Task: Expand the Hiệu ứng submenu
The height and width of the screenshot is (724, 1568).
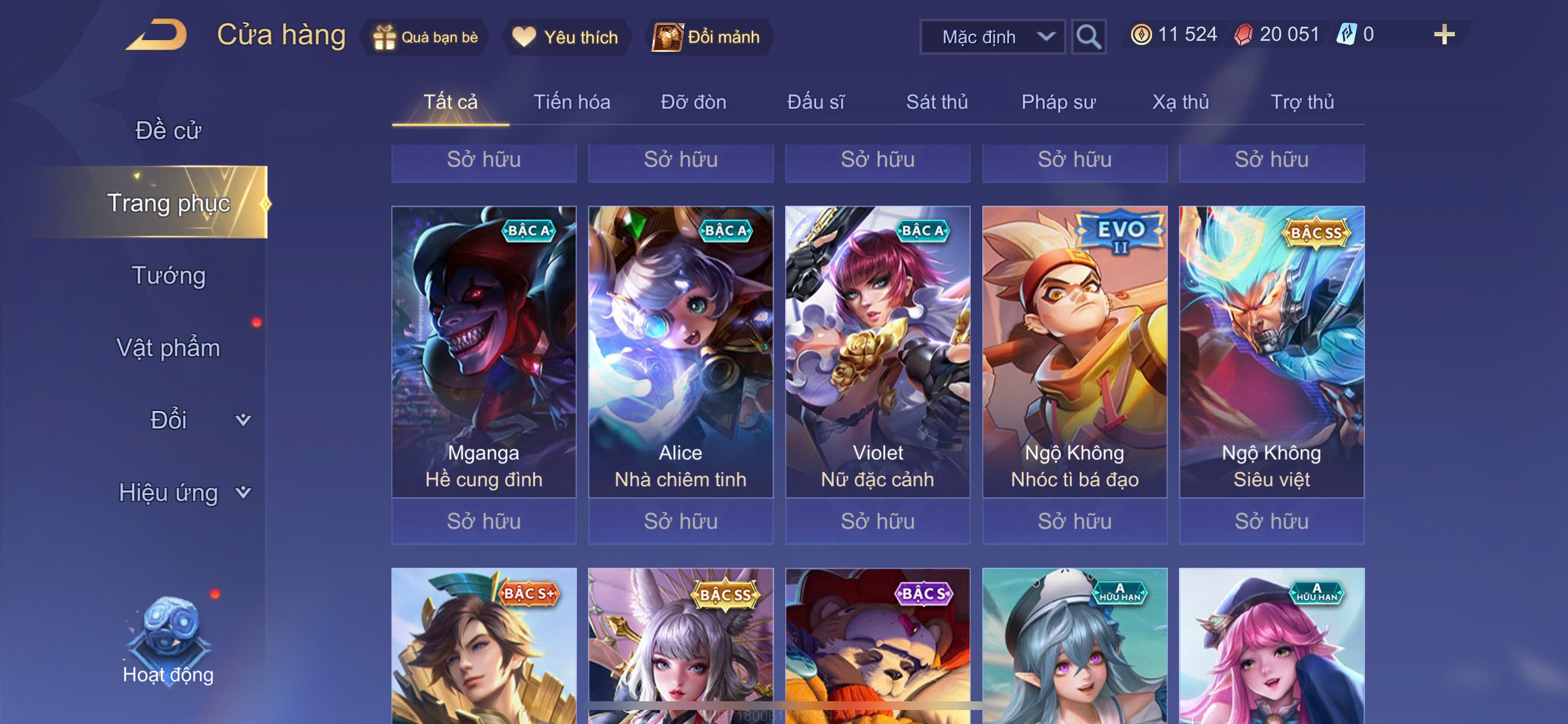Action: click(183, 492)
